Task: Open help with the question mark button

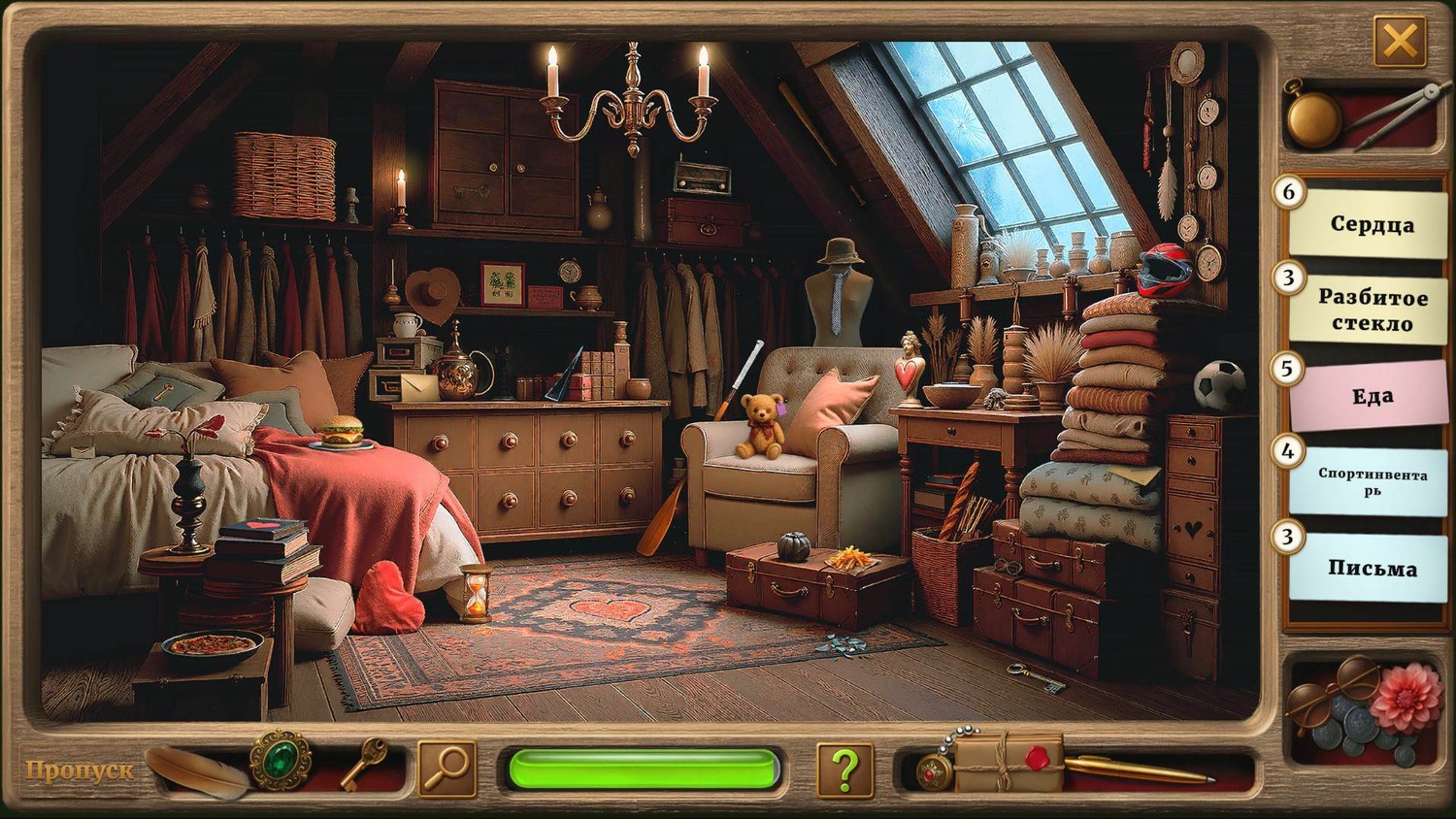Action: [844, 770]
